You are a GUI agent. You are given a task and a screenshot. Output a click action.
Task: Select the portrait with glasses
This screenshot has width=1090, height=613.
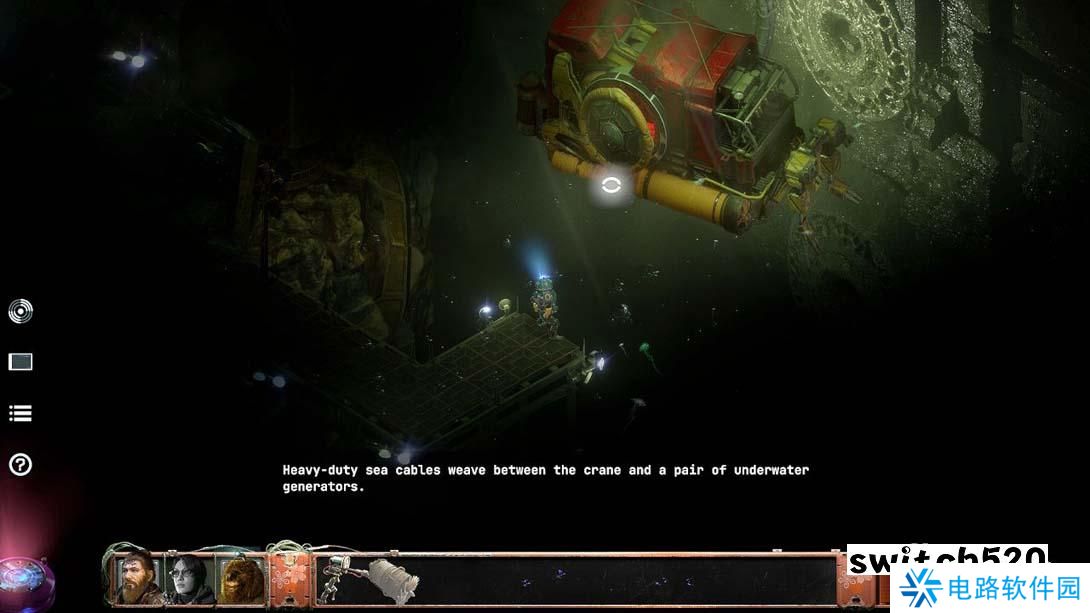[190, 578]
